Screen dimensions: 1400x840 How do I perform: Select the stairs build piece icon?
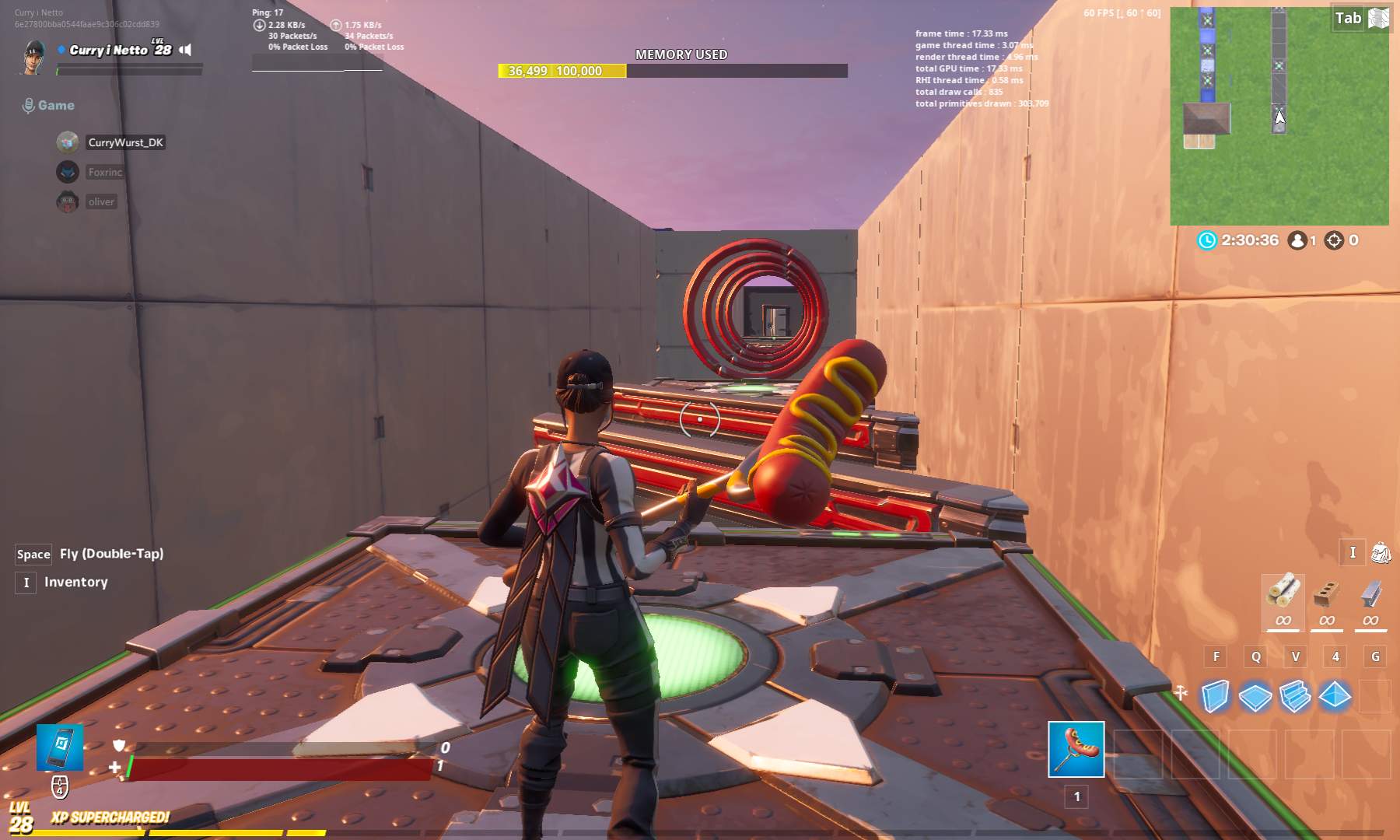tap(1295, 698)
